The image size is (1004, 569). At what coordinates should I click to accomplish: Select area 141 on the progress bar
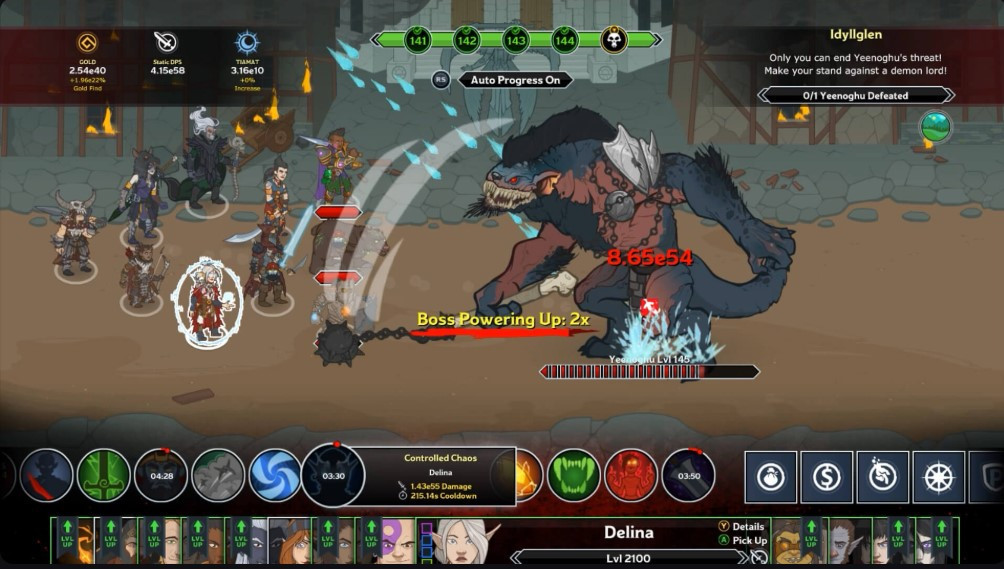pos(418,41)
